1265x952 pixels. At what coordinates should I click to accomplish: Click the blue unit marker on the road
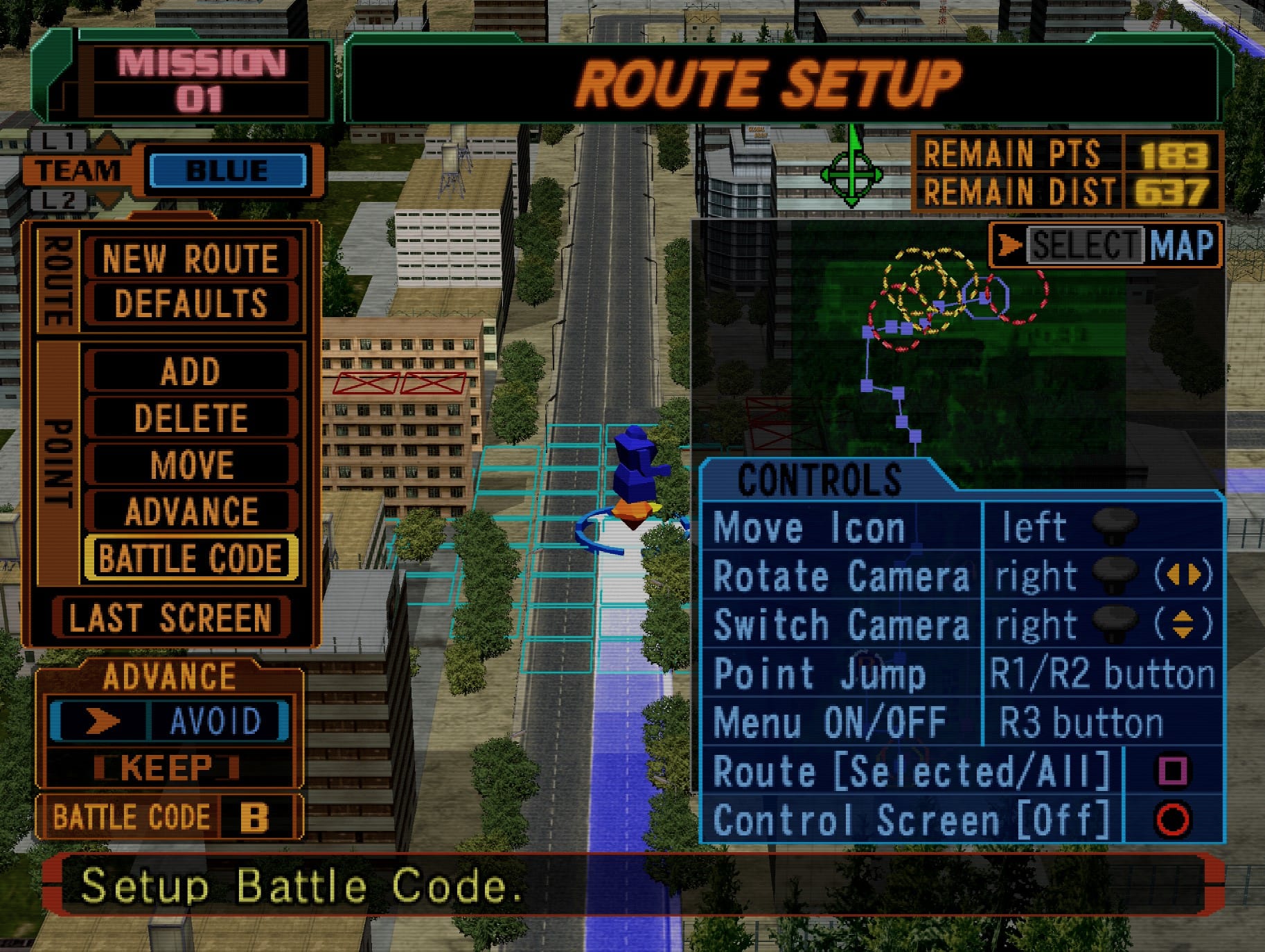pos(632,470)
